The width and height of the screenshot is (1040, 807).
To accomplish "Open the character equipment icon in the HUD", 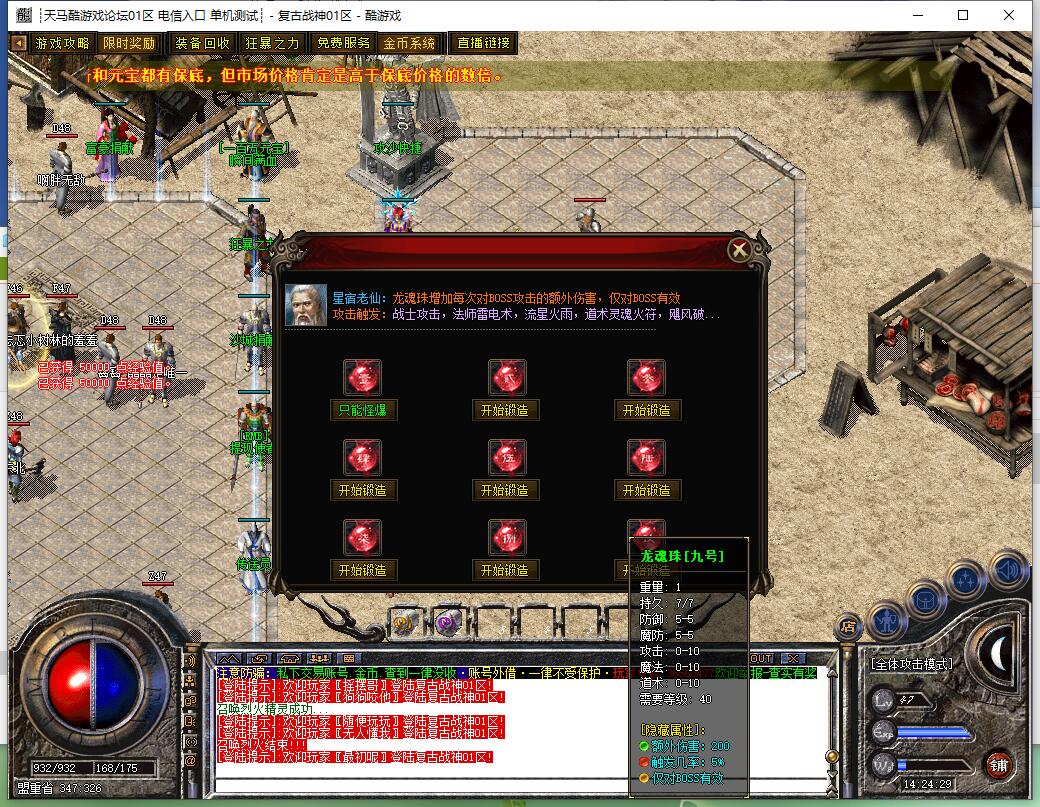I will pyautogui.click(x=887, y=620).
